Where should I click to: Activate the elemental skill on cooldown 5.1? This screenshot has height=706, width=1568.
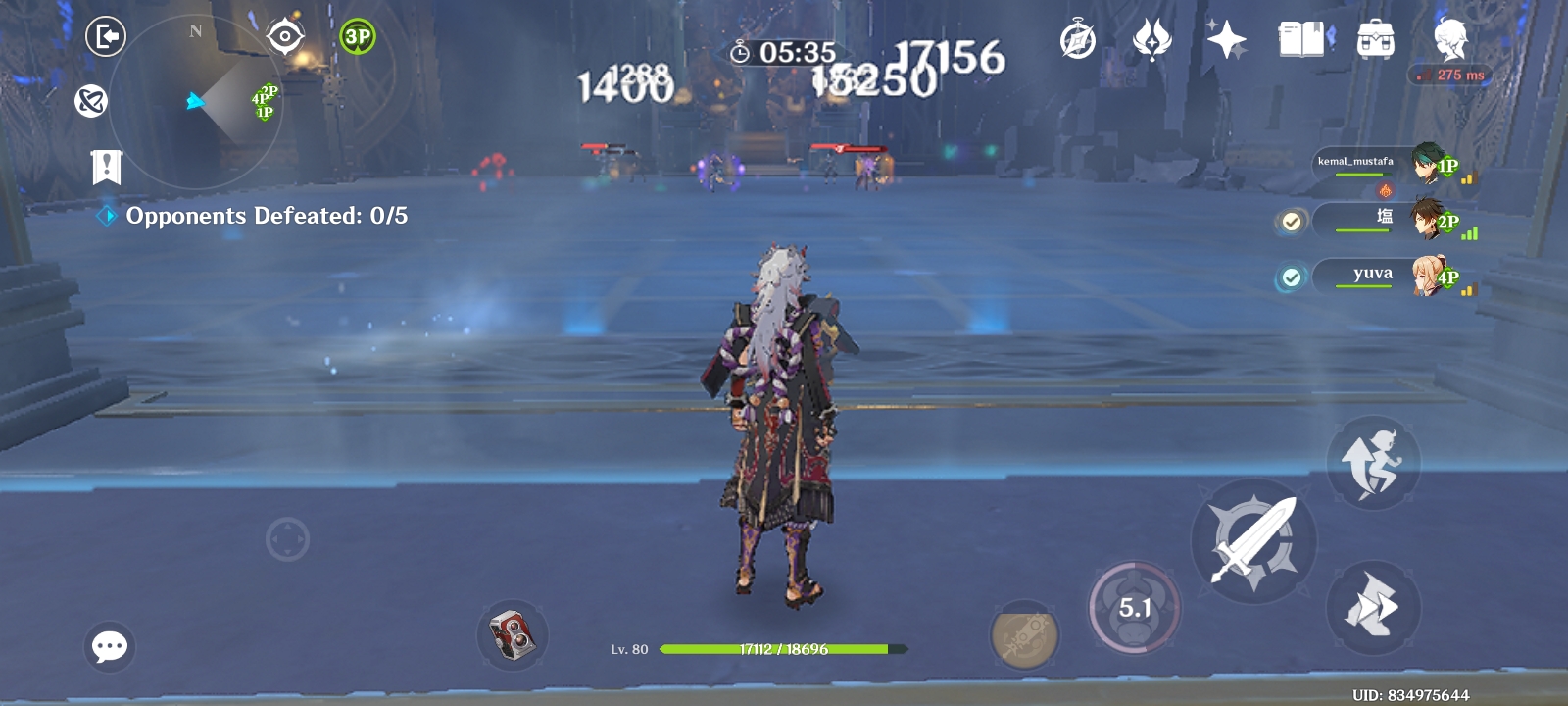point(1137,608)
